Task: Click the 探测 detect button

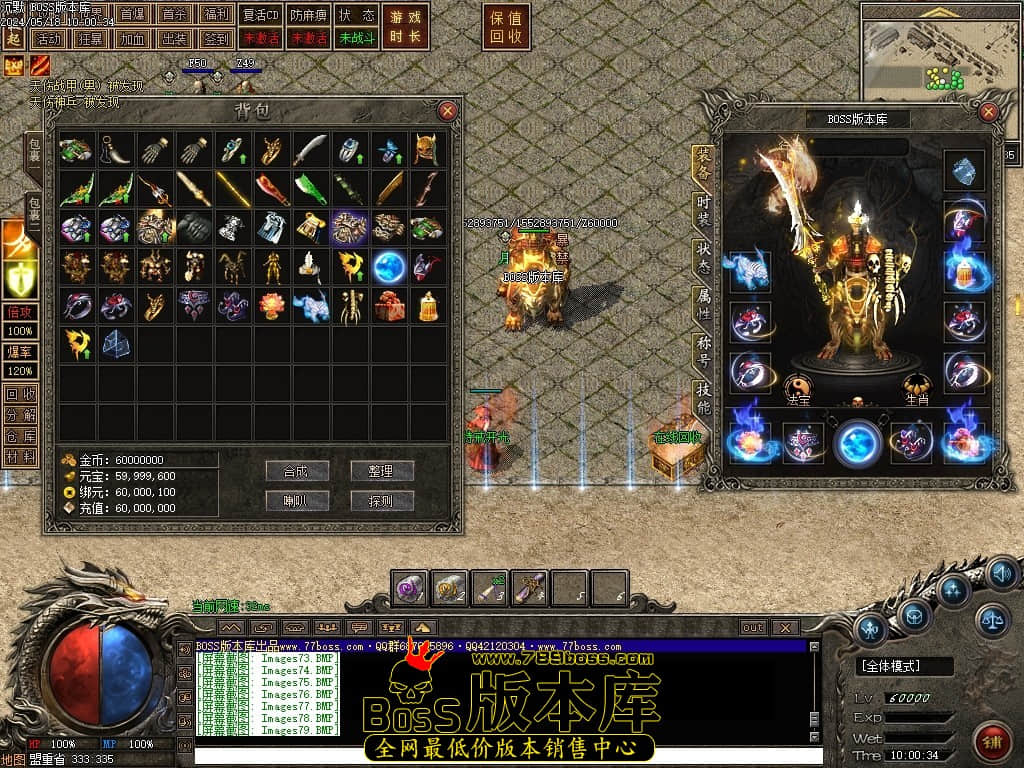Action: click(381, 500)
